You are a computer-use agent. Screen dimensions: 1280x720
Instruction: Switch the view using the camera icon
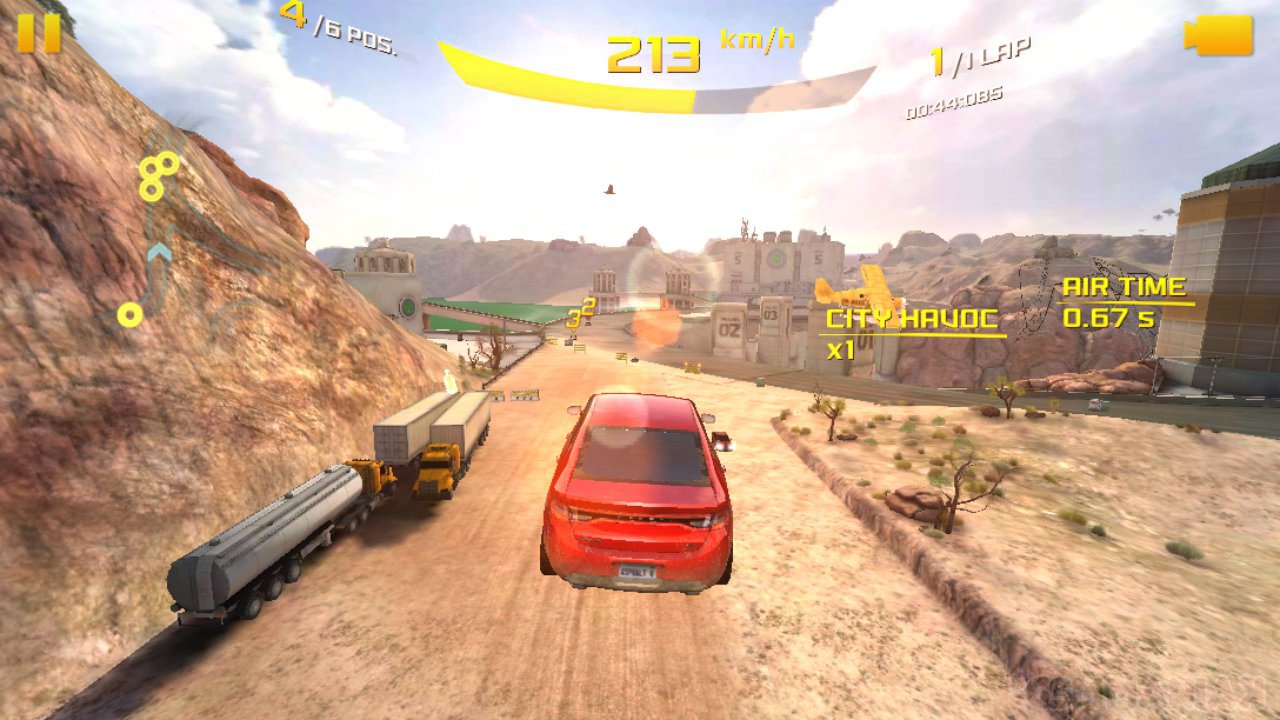[1219, 36]
